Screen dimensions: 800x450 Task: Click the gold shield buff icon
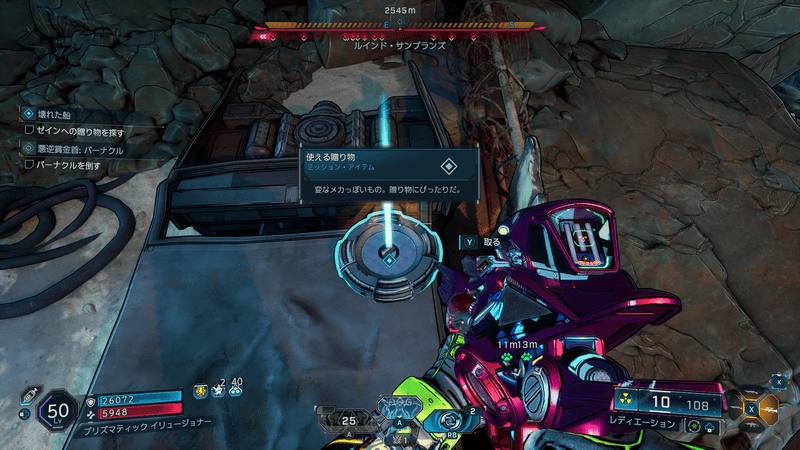tap(201, 391)
